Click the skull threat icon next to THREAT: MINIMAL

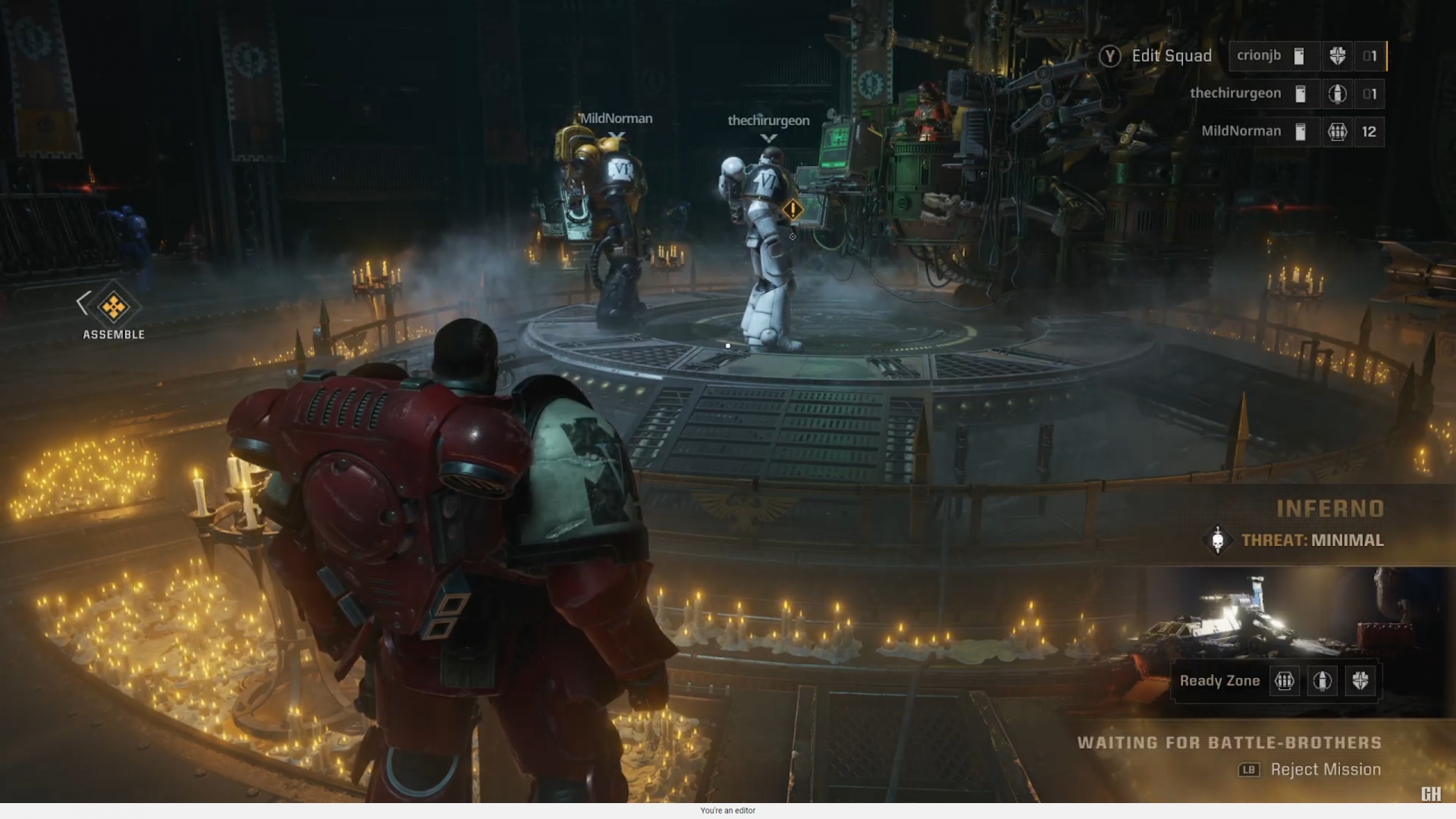[1219, 541]
